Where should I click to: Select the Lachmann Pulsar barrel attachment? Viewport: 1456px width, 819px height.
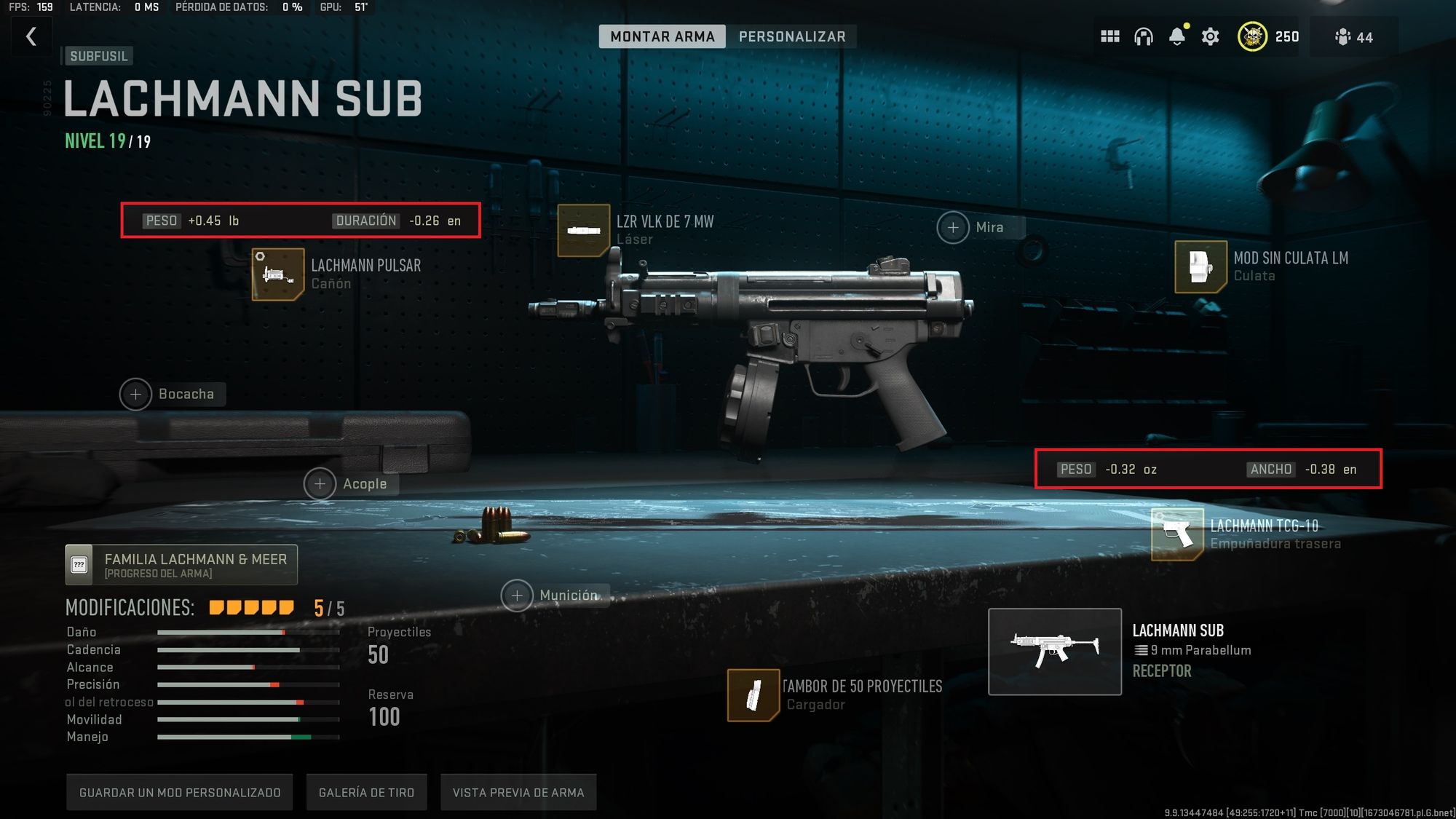pos(279,274)
